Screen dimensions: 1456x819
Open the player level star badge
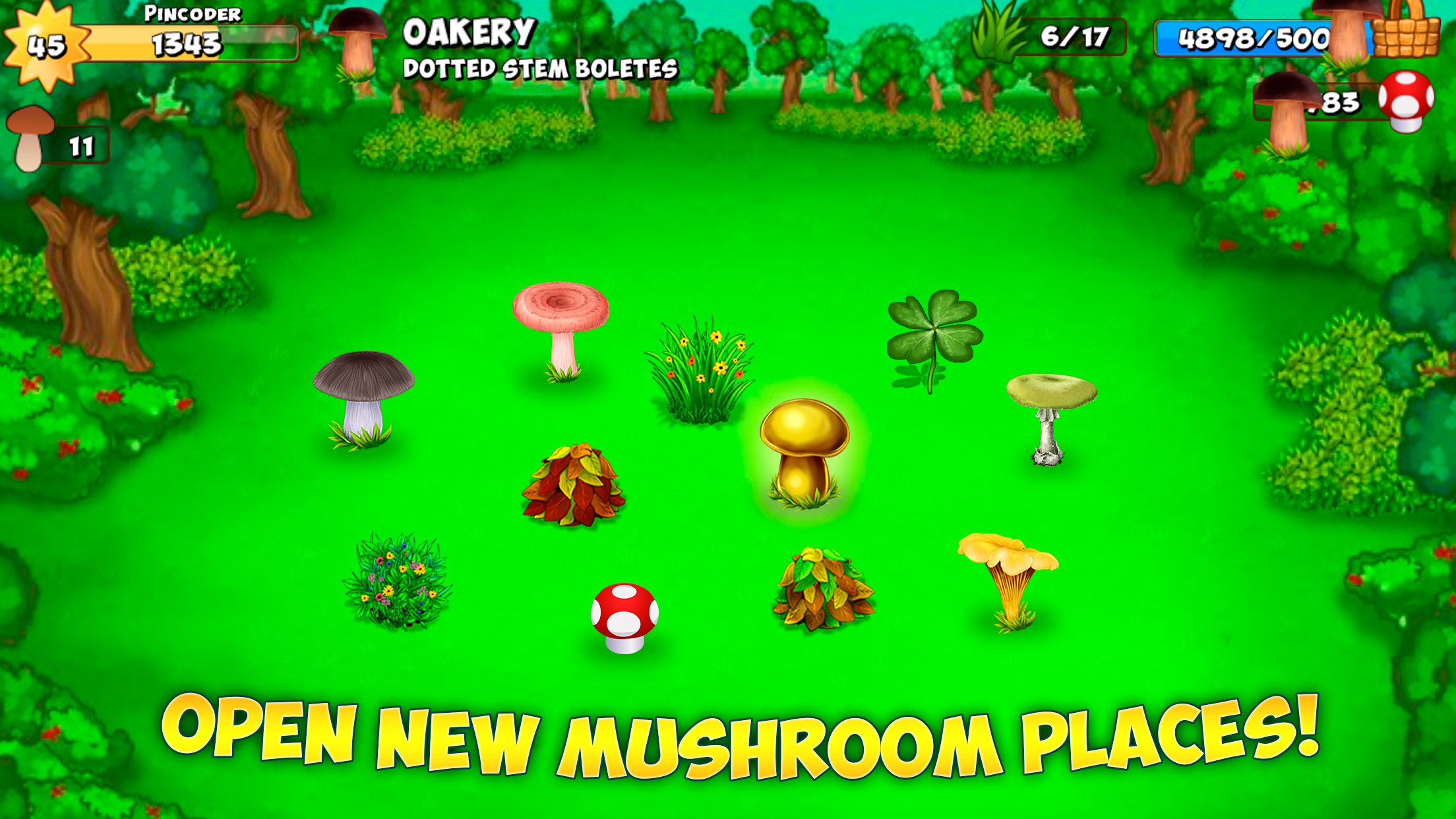tap(46, 42)
